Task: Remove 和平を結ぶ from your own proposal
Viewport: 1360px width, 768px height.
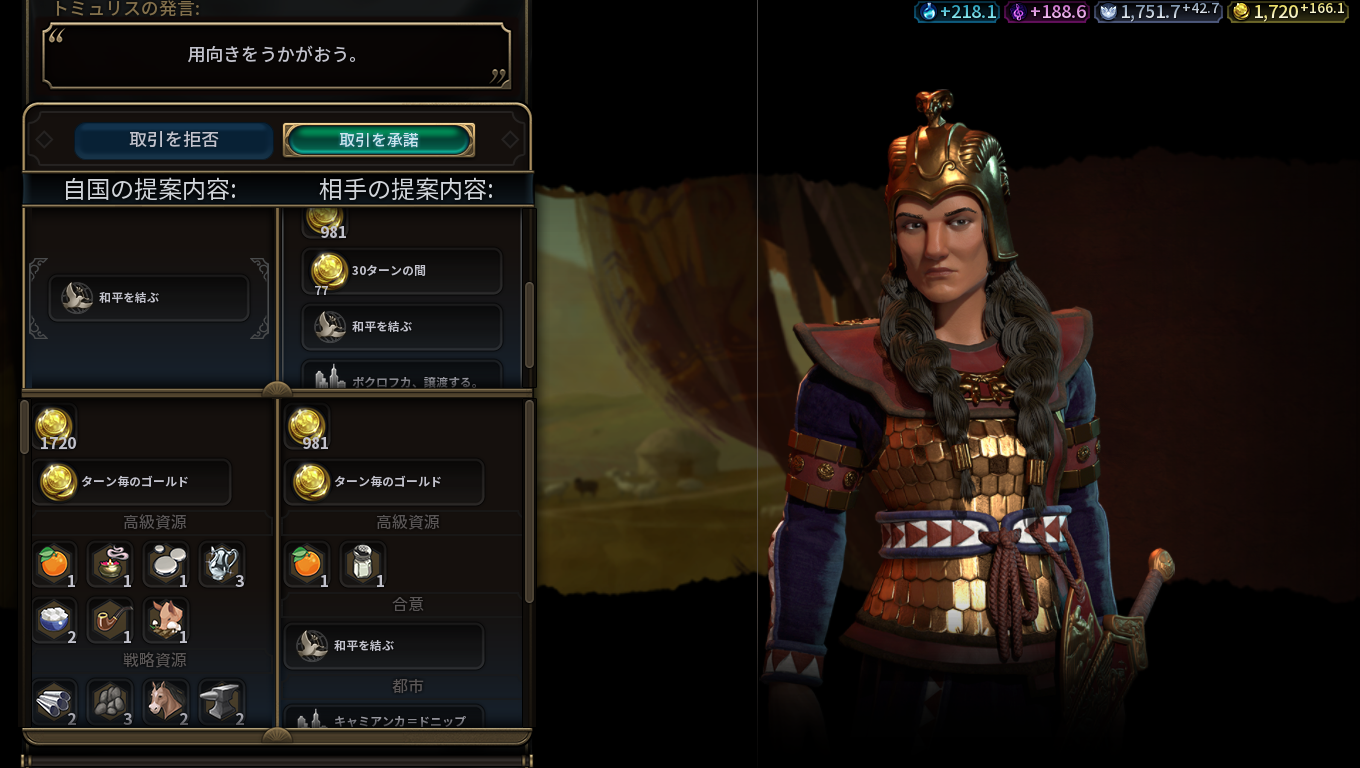Action: point(148,298)
